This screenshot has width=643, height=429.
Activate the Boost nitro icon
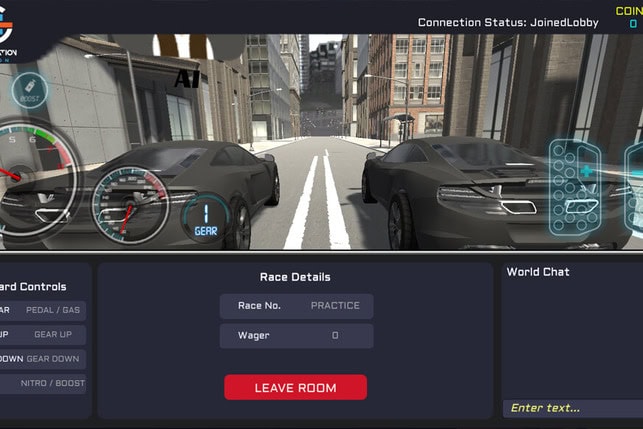click(x=29, y=91)
